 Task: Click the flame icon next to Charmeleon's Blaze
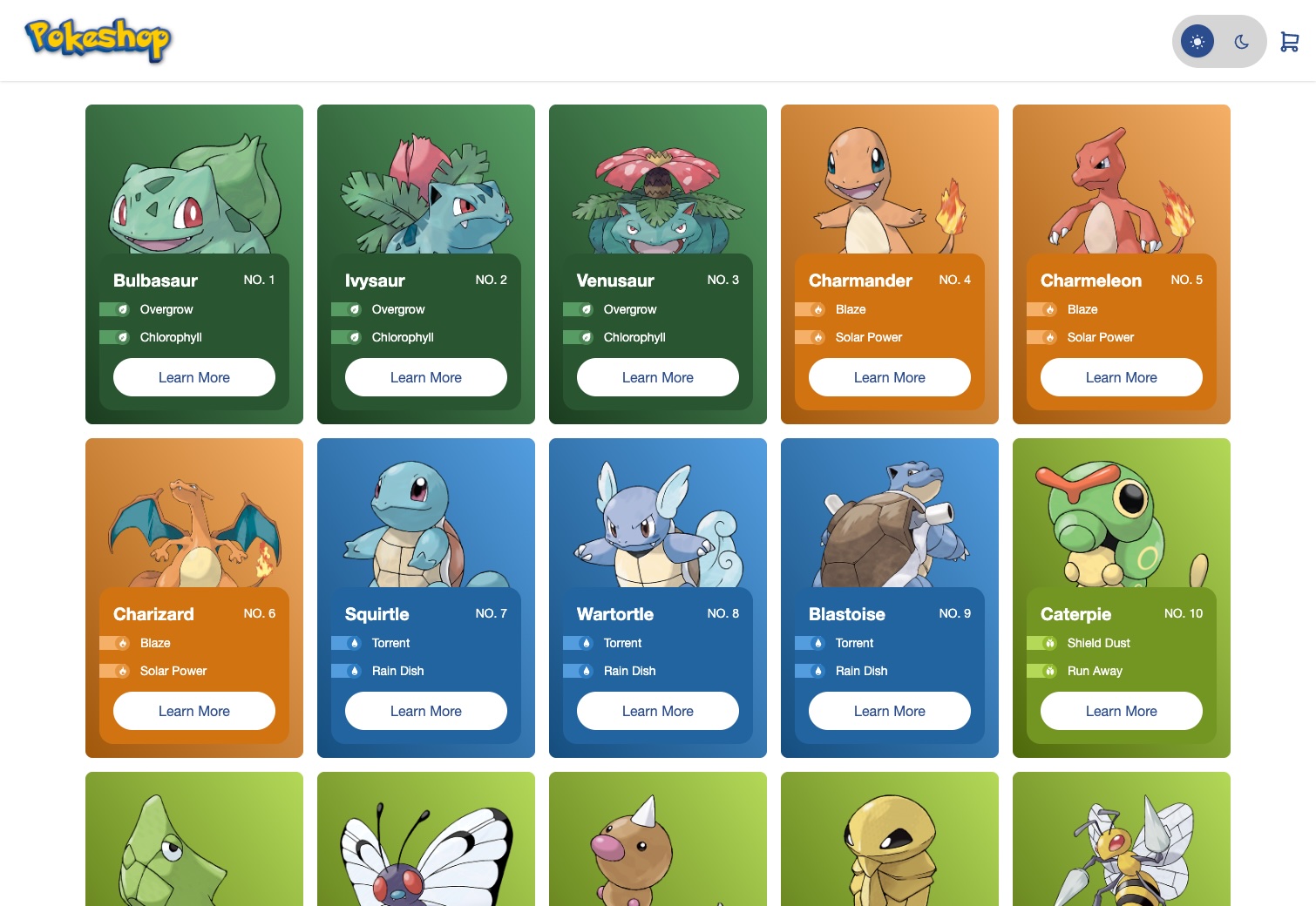[x=1049, y=309]
